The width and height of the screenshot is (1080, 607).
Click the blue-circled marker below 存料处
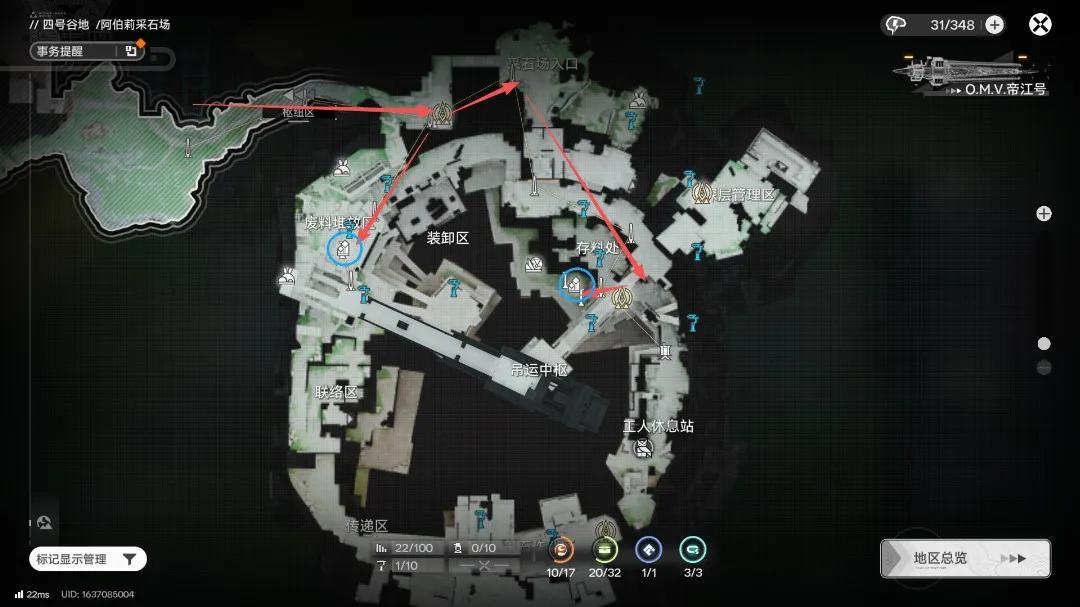click(x=576, y=287)
